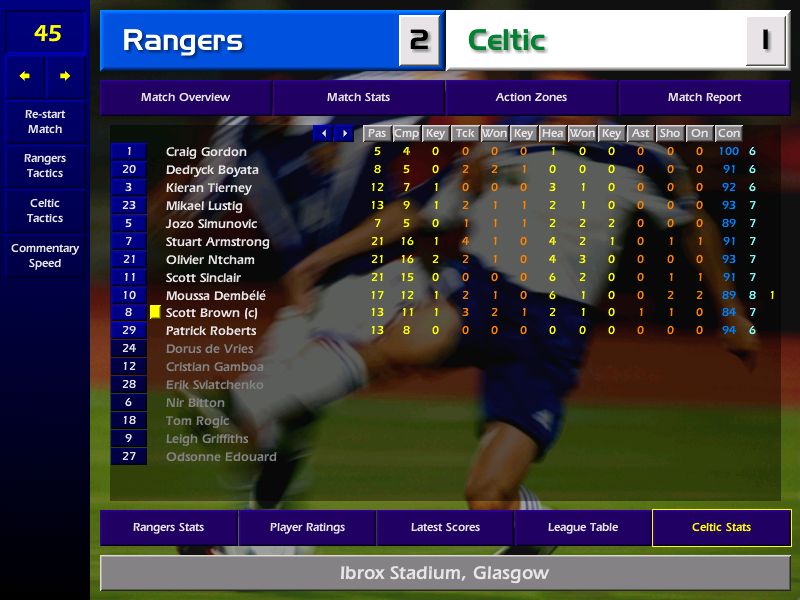Open Celtic Tactics
This screenshot has width=800, height=600.
tap(45, 210)
